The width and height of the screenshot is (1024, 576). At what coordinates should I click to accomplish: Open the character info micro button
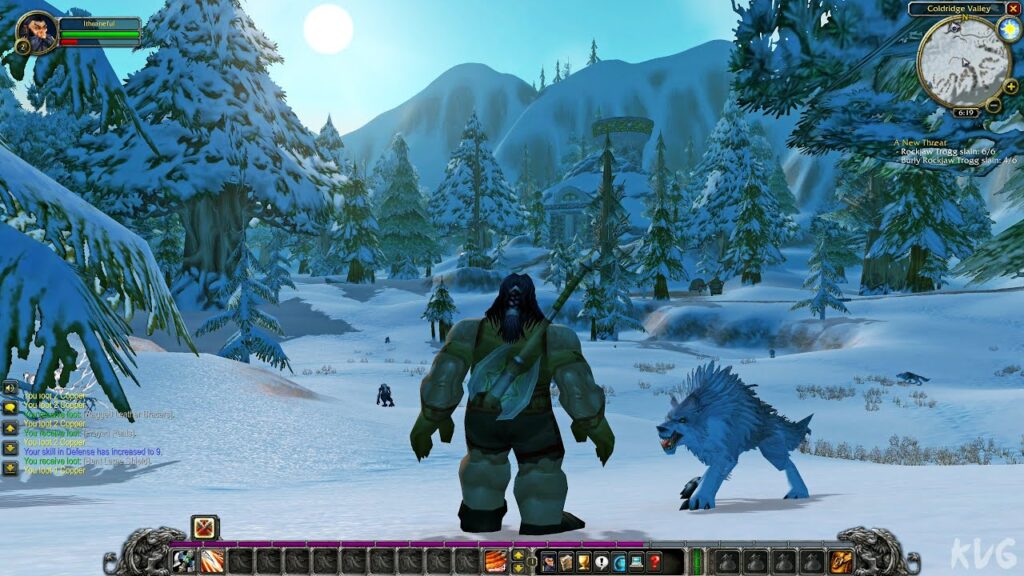click(548, 562)
